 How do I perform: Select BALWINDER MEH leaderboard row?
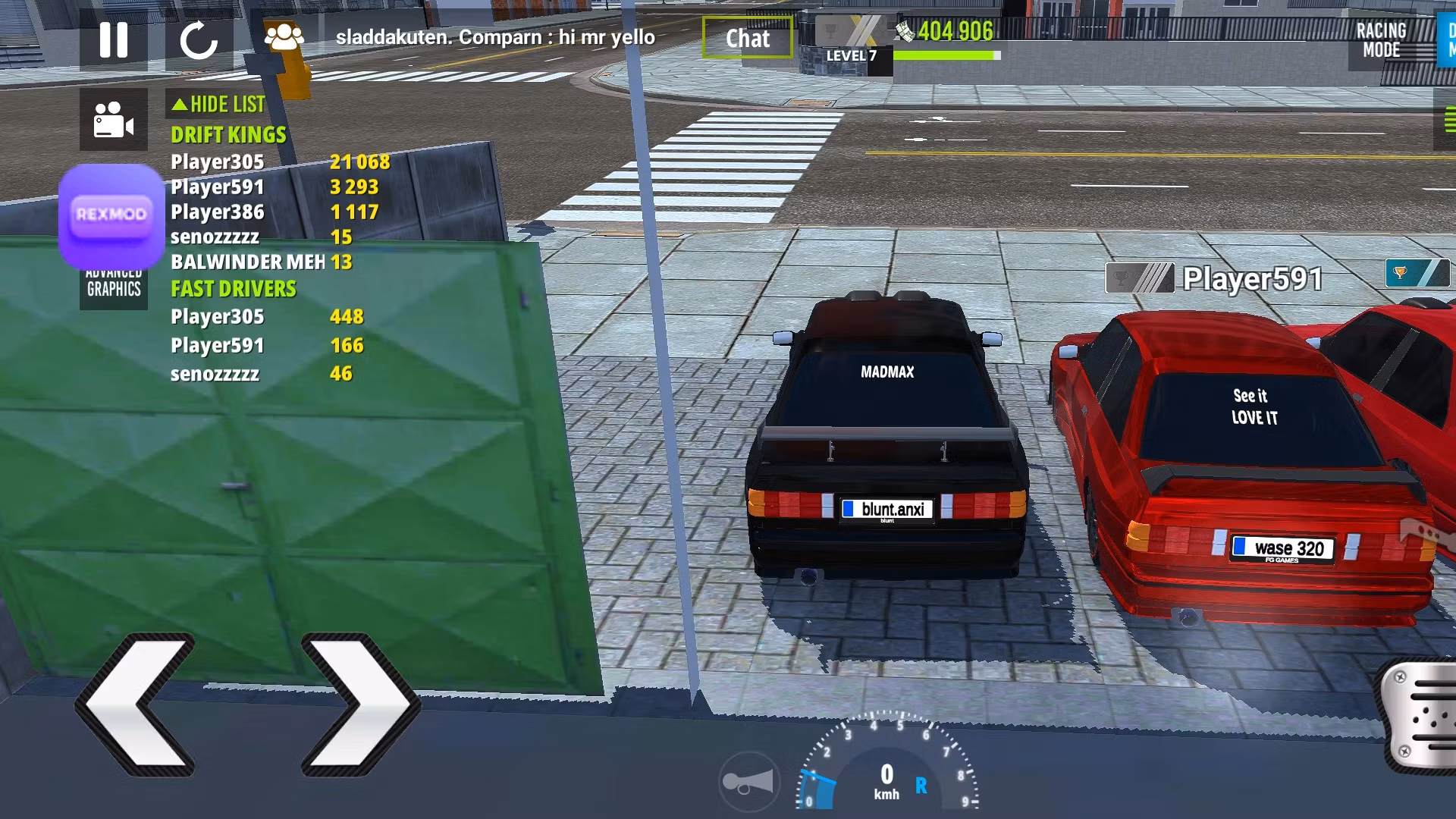click(x=247, y=262)
